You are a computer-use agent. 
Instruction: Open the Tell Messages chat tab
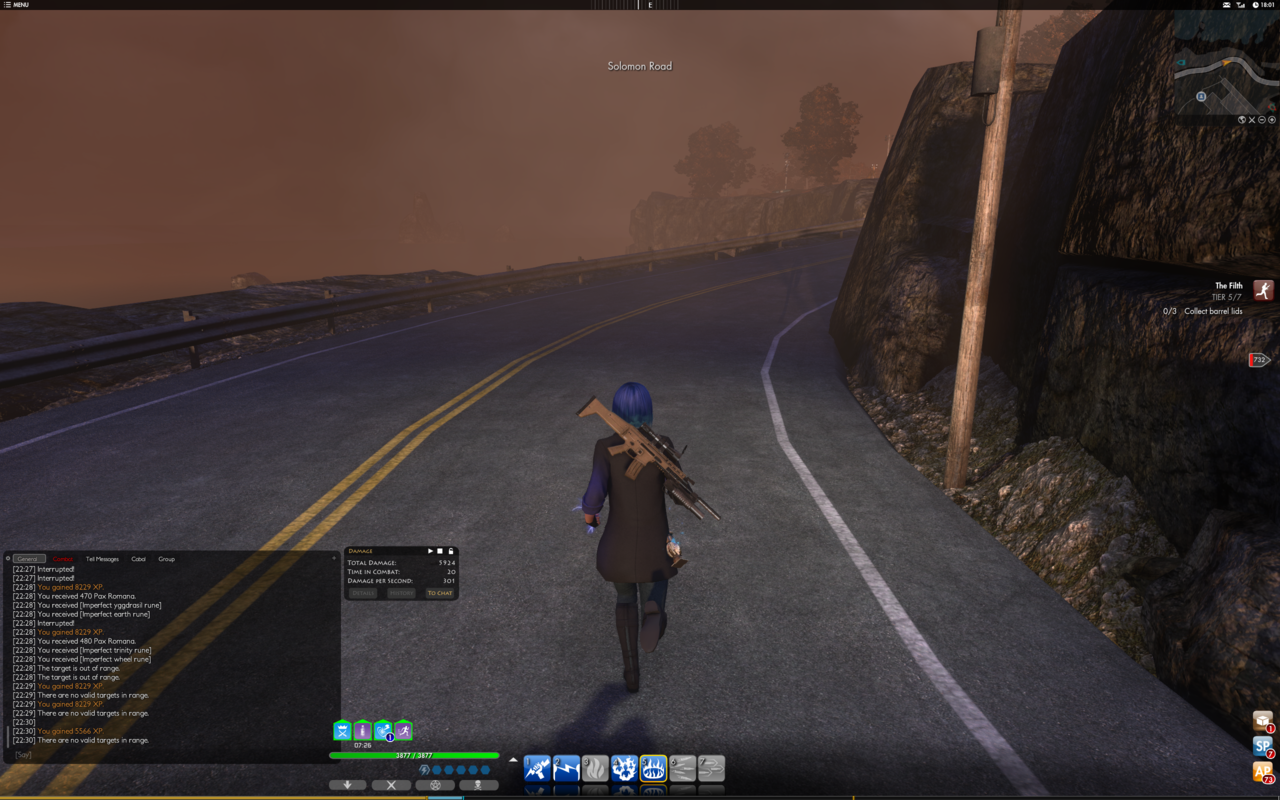[x=102, y=559]
